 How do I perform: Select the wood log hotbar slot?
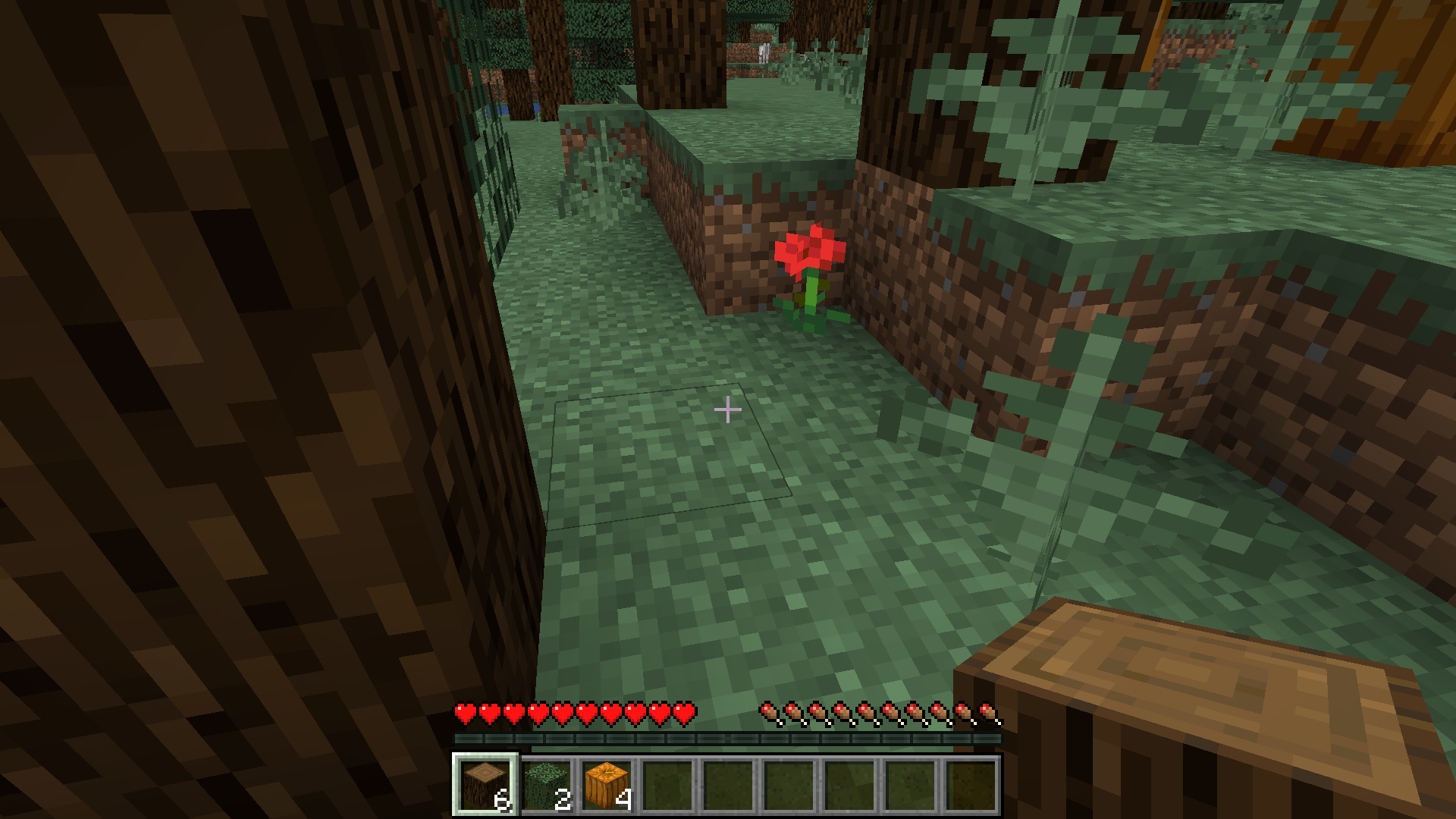pos(485,785)
